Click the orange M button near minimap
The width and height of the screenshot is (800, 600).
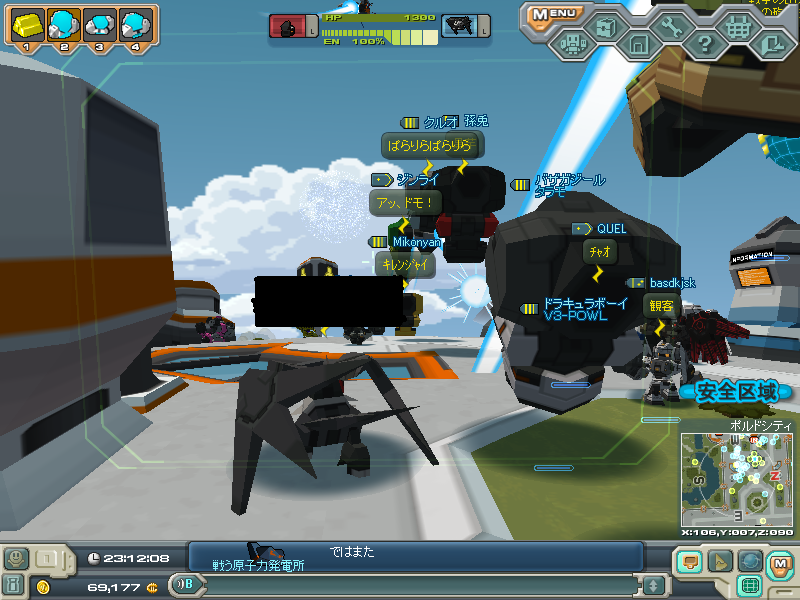click(x=781, y=565)
